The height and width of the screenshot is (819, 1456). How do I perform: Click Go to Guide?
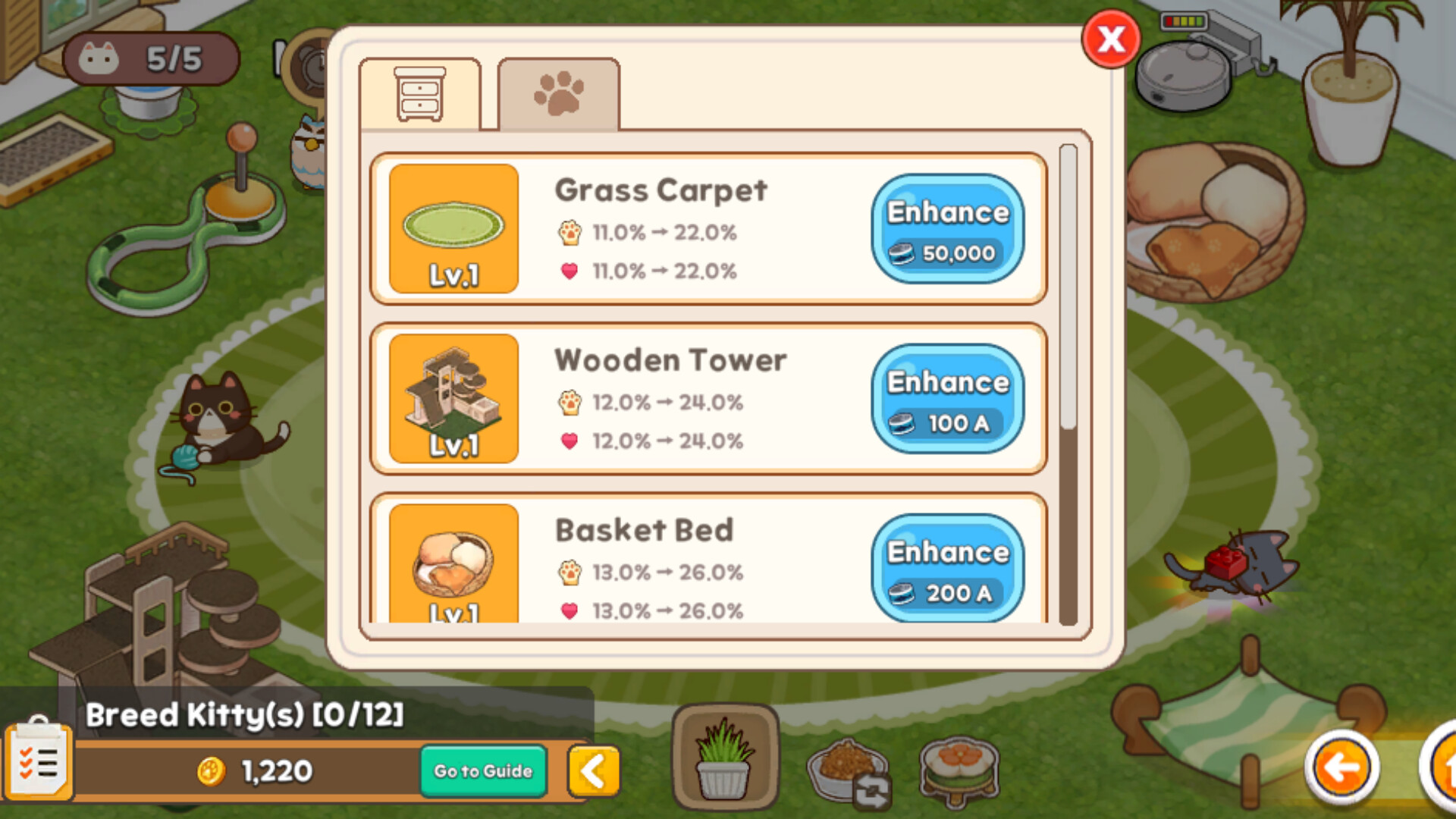pos(482,770)
